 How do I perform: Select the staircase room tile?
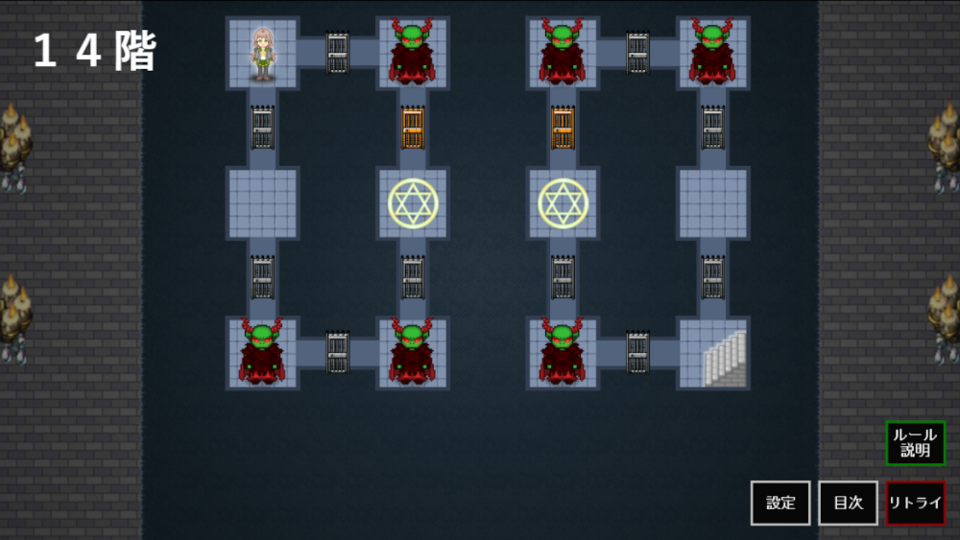713,353
